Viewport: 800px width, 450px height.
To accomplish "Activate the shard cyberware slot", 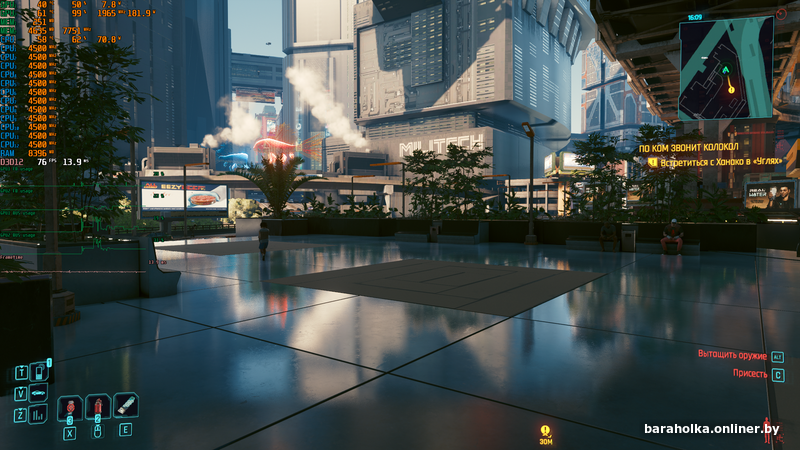I will [125, 405].
